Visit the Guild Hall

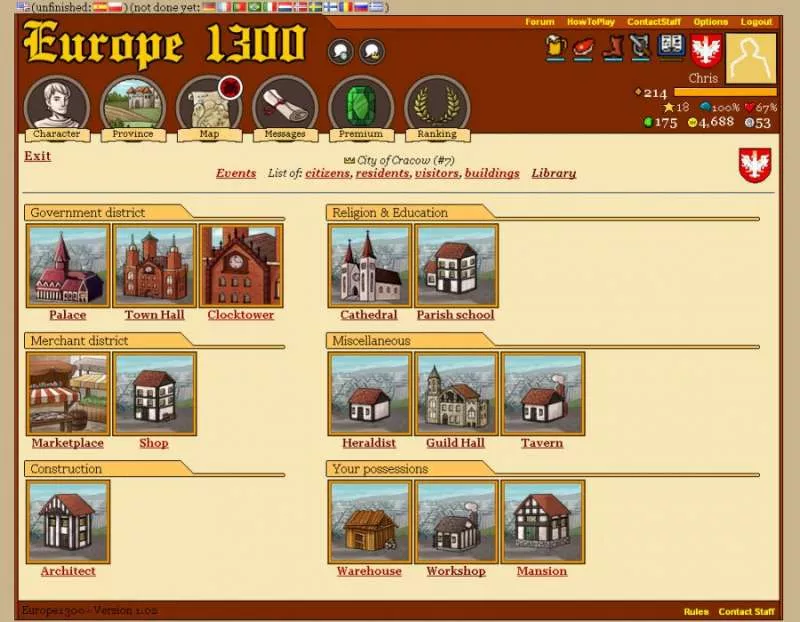coord(456,394)
